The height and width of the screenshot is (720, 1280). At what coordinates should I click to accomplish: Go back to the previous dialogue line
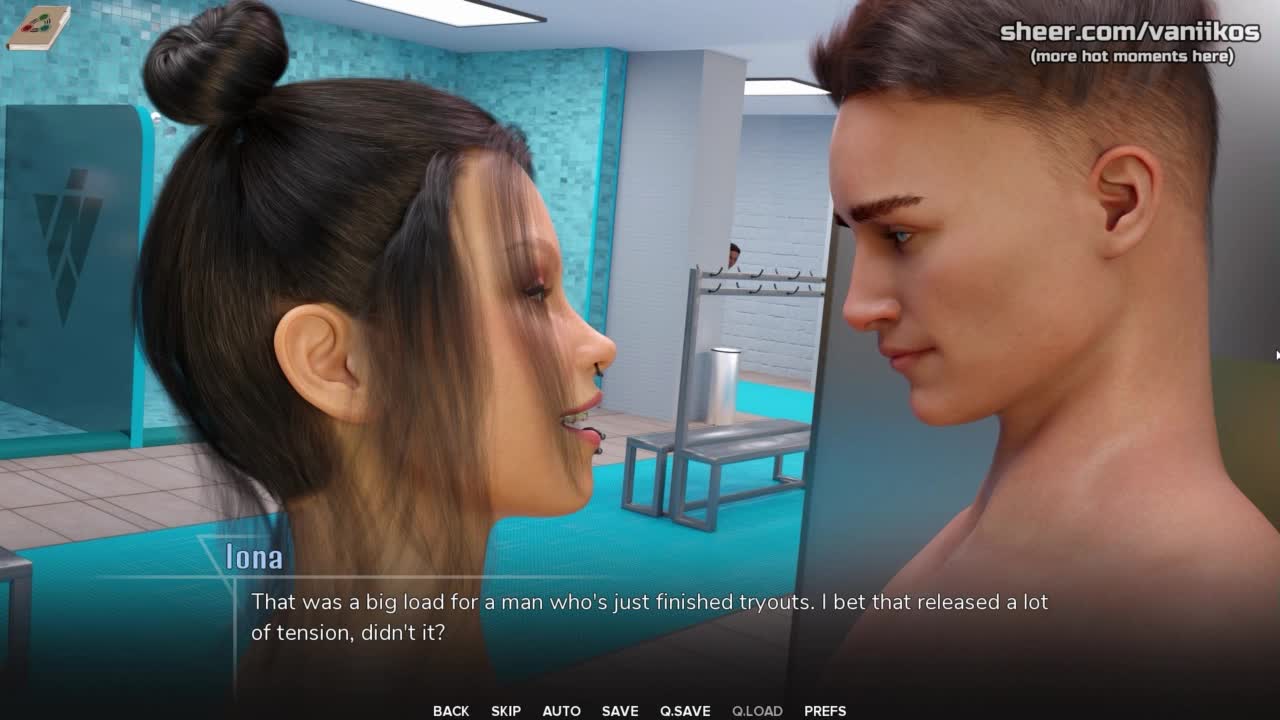click(x=451, y=711)
